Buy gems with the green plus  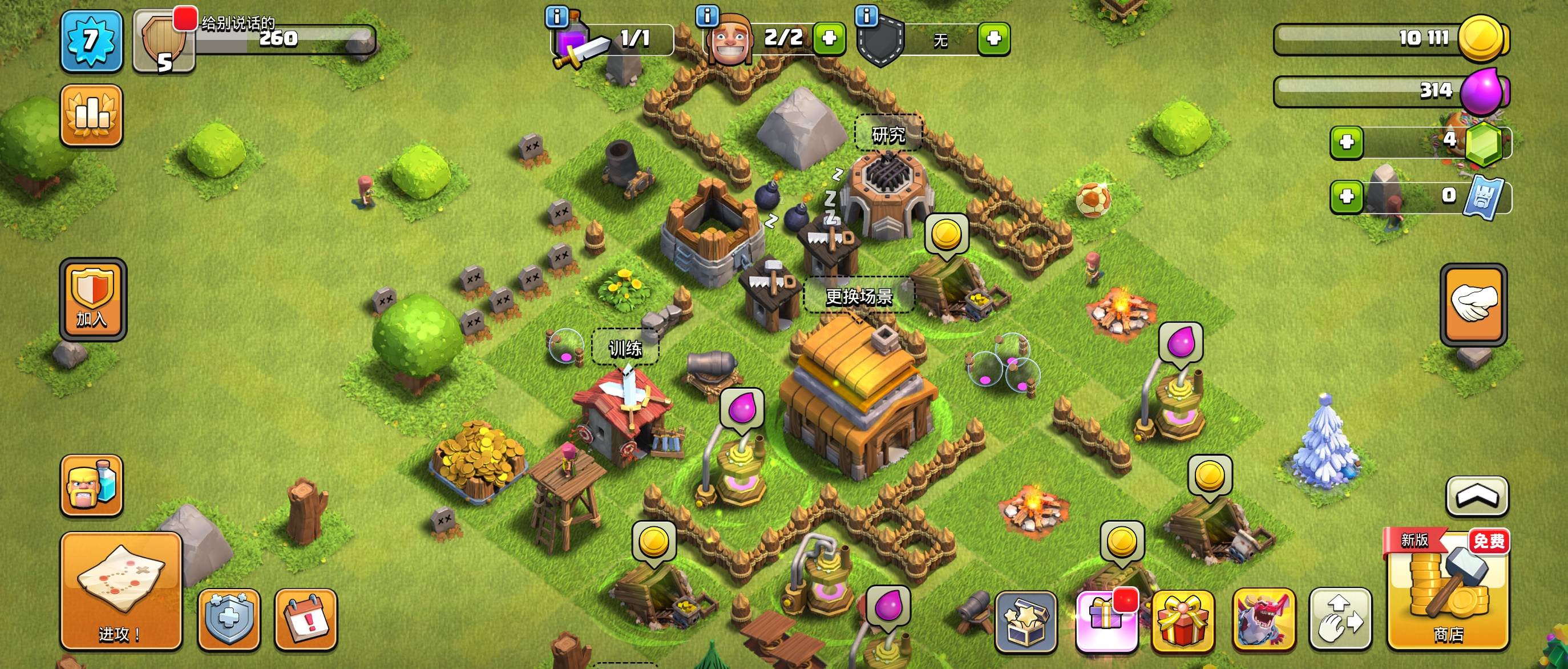pyautogui.click(x=1347, y=143)
